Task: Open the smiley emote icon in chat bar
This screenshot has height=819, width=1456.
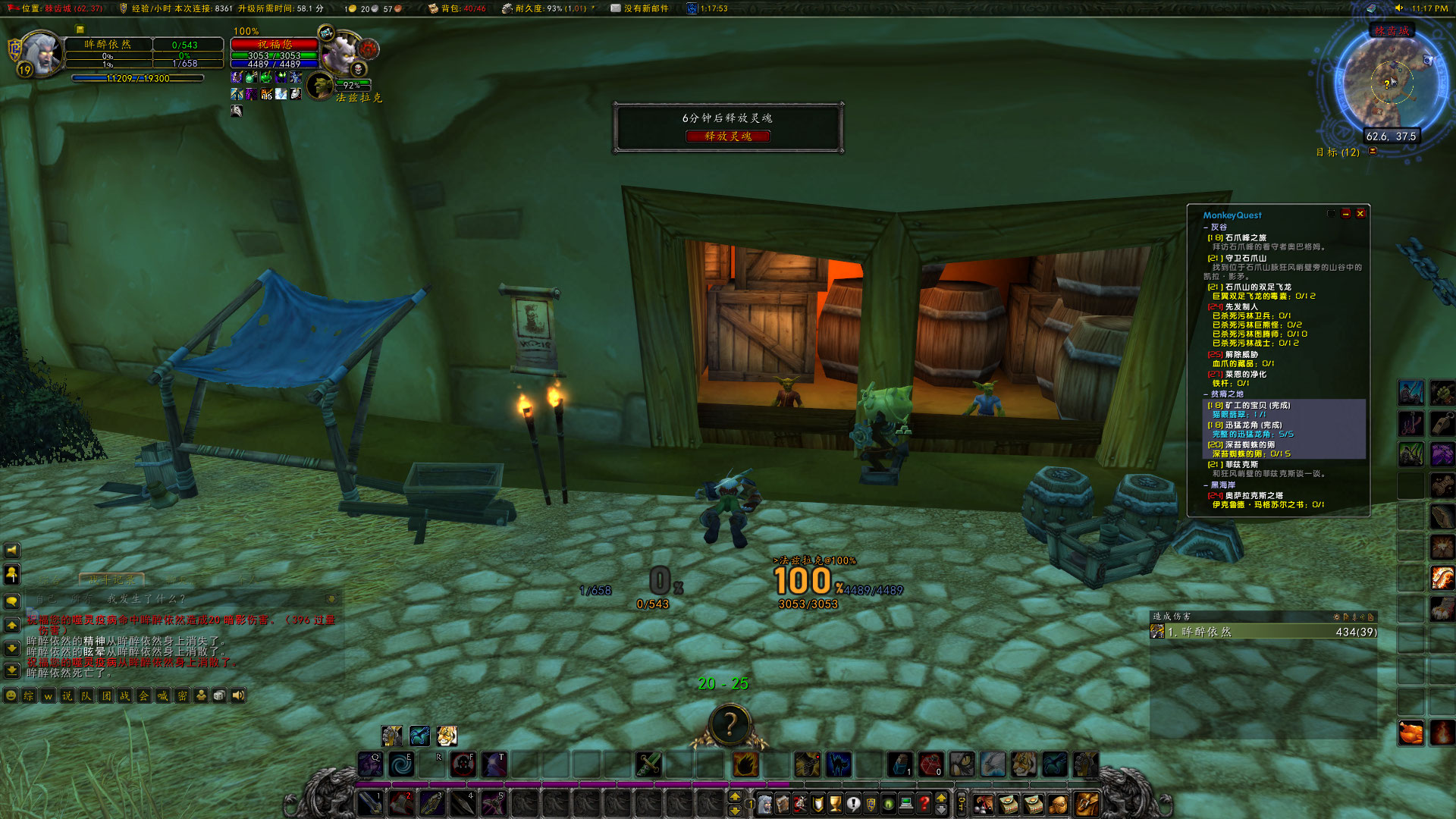Action: coord(11,695)
